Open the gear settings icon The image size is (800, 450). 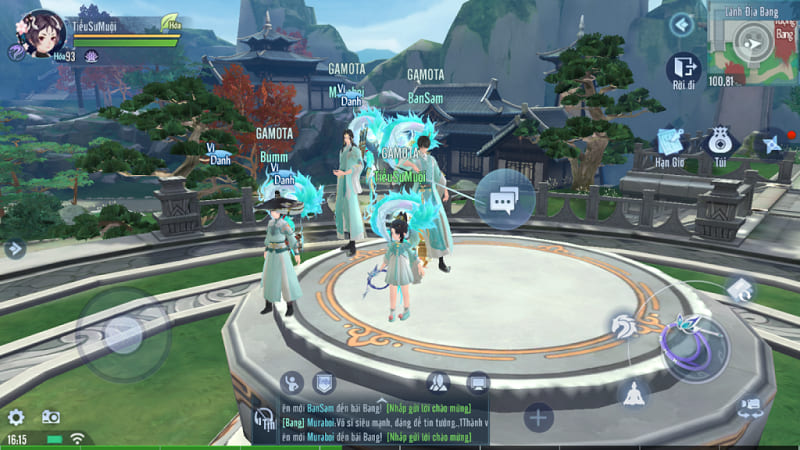pos(16,417)
